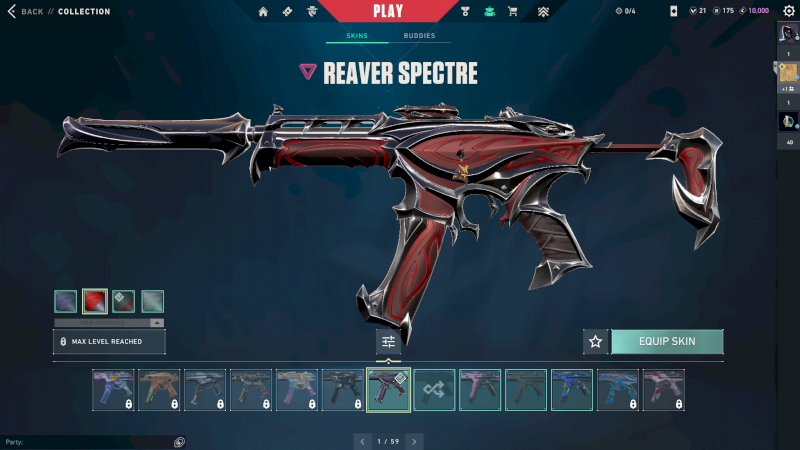
Task: Open the agents icon in top bar
Action: click(x=311, y=12)
